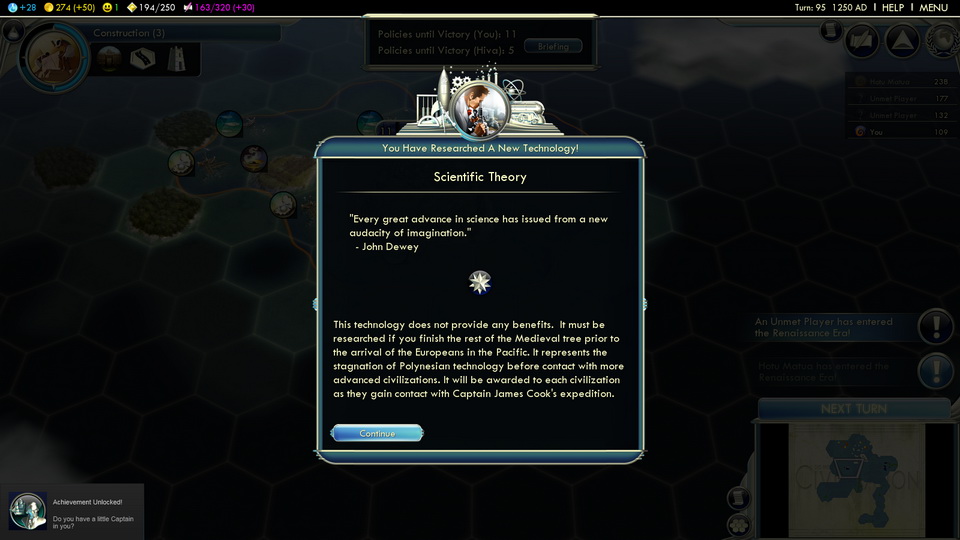Open the scroll icon below the turn counter
The height and width of the screenshot is (540, 960).
click(x=829, y=31)
